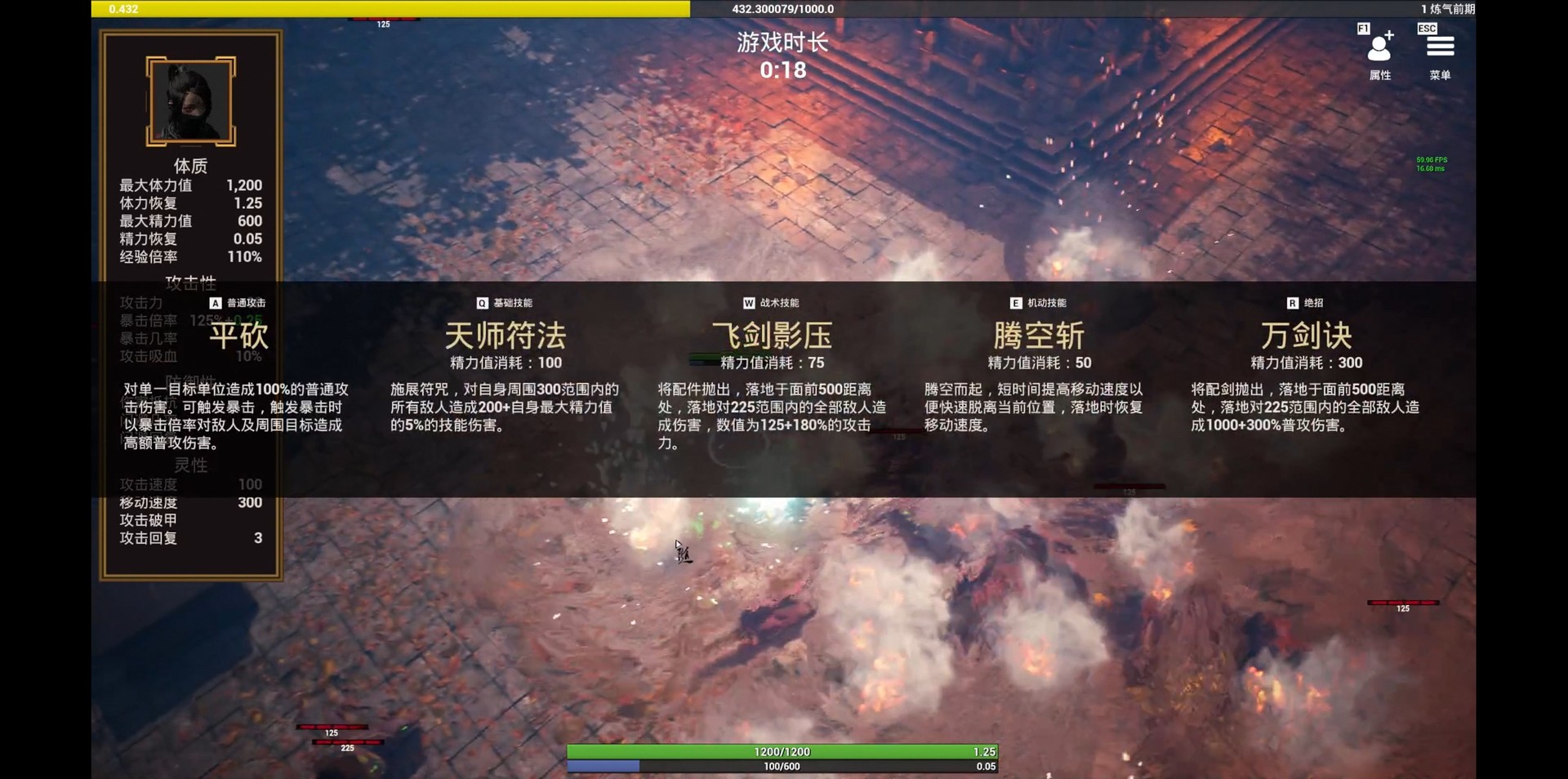Open the 属性 character attributes panel icon

[1380, 49]
